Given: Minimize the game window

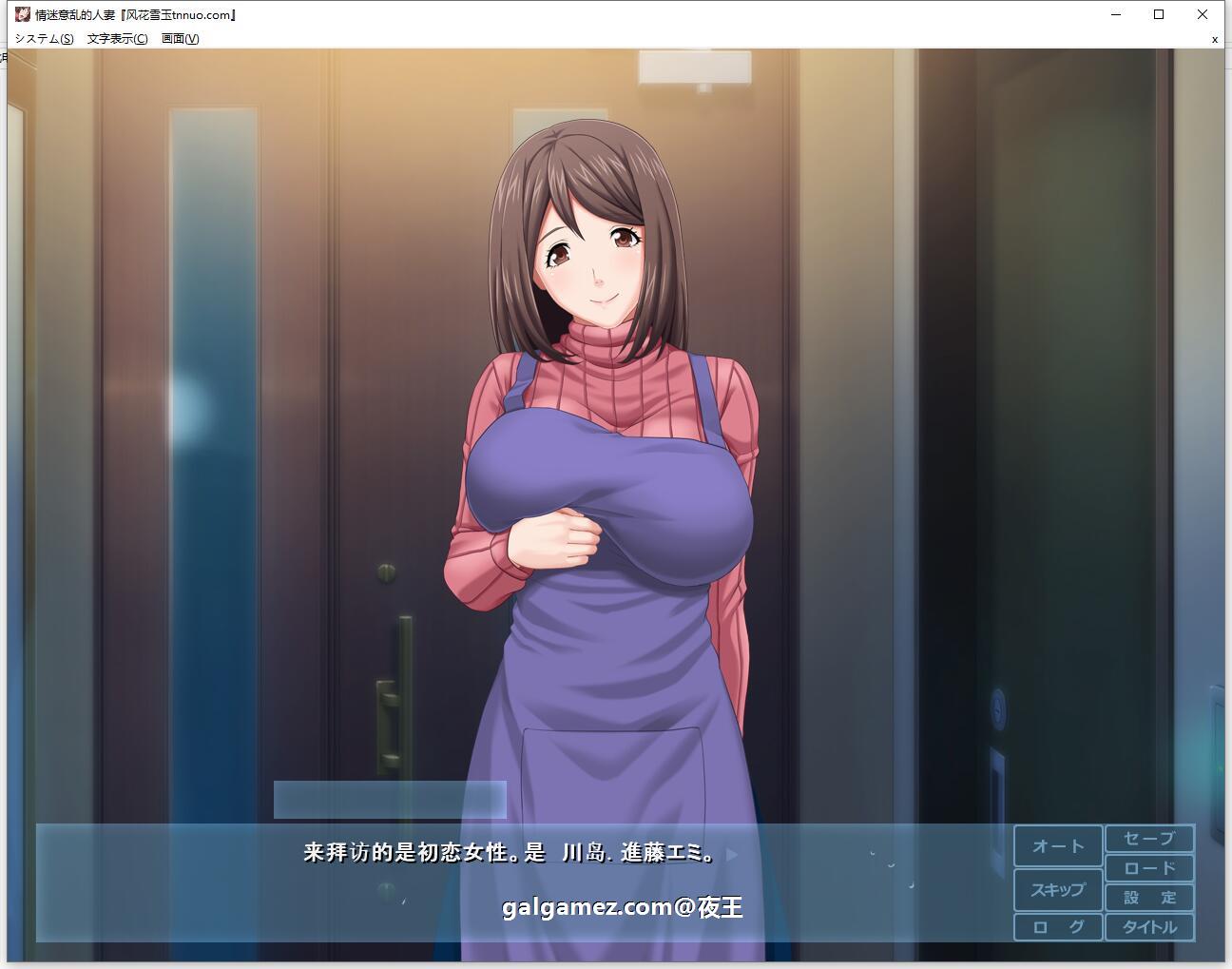Looking at the screenshot, I should click(x=1114, y=14).
